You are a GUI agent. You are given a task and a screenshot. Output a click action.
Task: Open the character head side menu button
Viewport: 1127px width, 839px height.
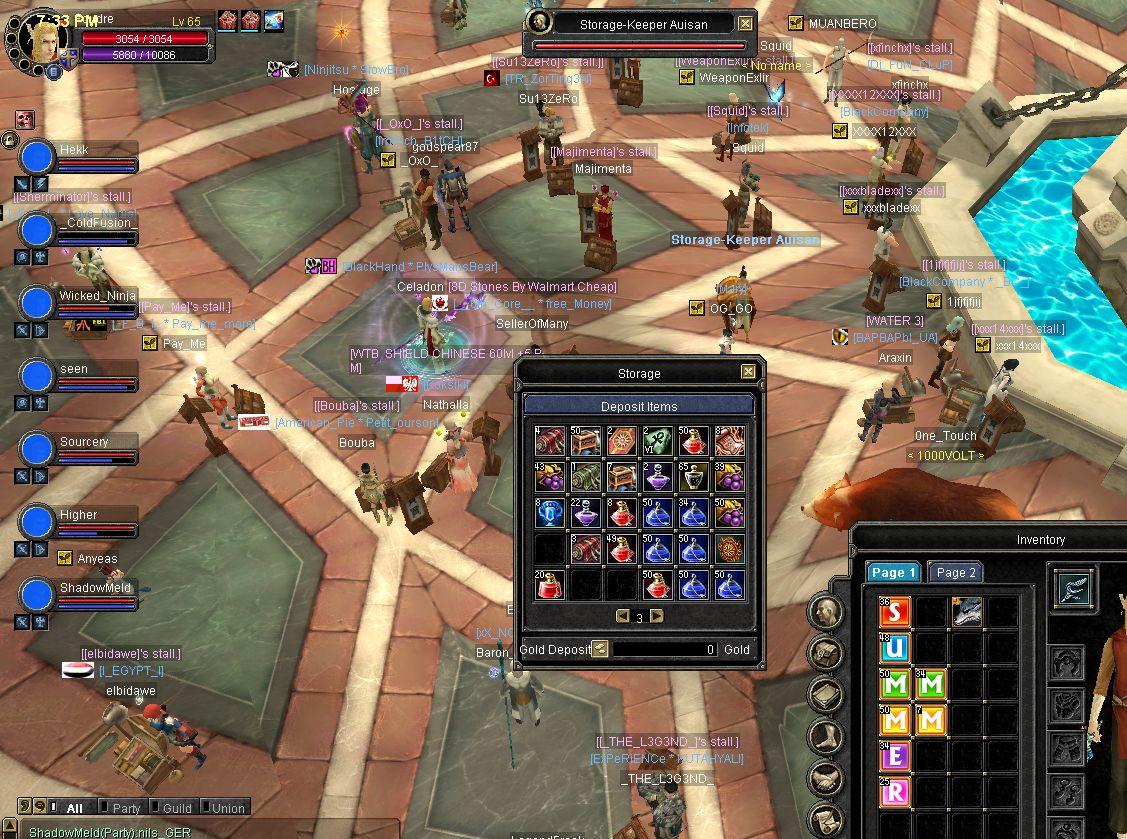(x=826, y=612)
